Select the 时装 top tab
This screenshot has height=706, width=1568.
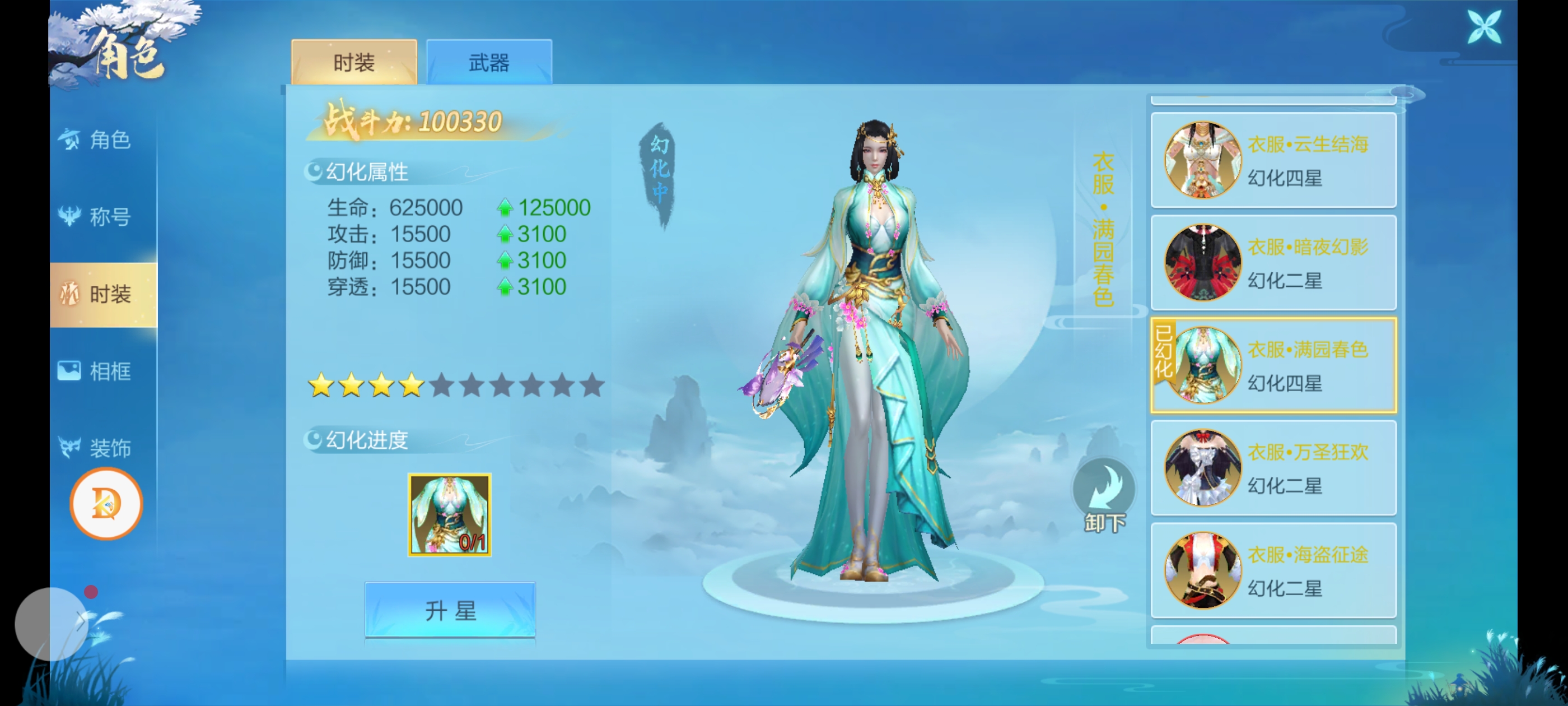[x=354, y=62]
